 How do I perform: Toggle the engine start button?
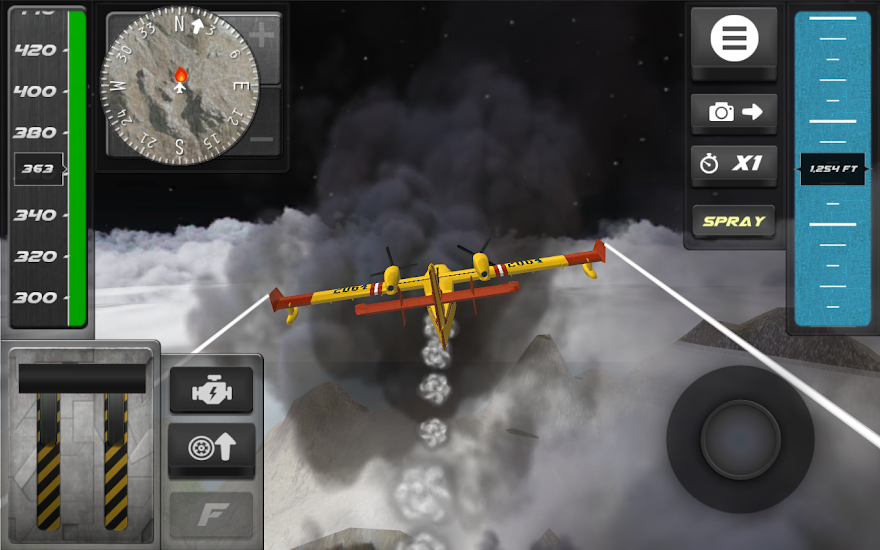[x=211, y=391]
